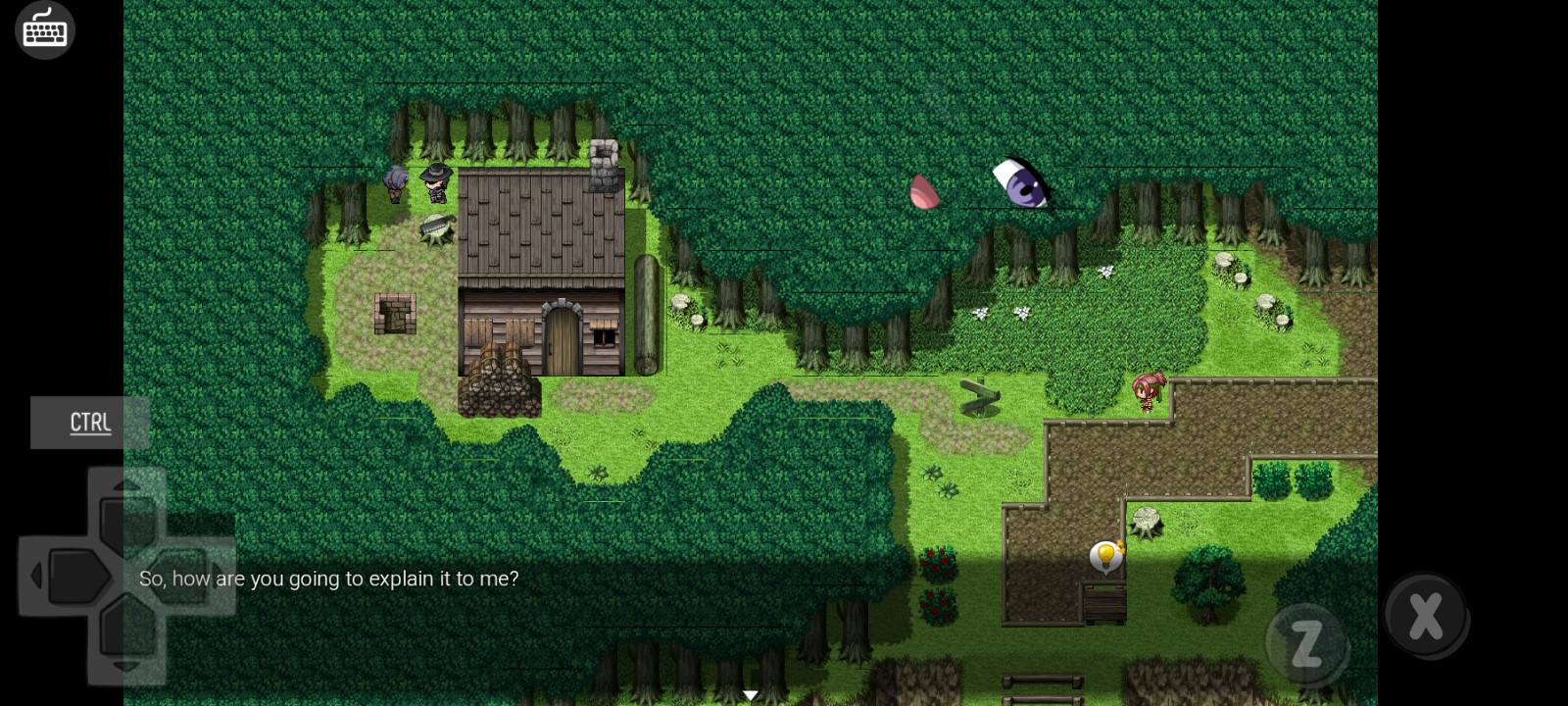
Task: Tap the CTRL virtual button
Action: (90, 423)
